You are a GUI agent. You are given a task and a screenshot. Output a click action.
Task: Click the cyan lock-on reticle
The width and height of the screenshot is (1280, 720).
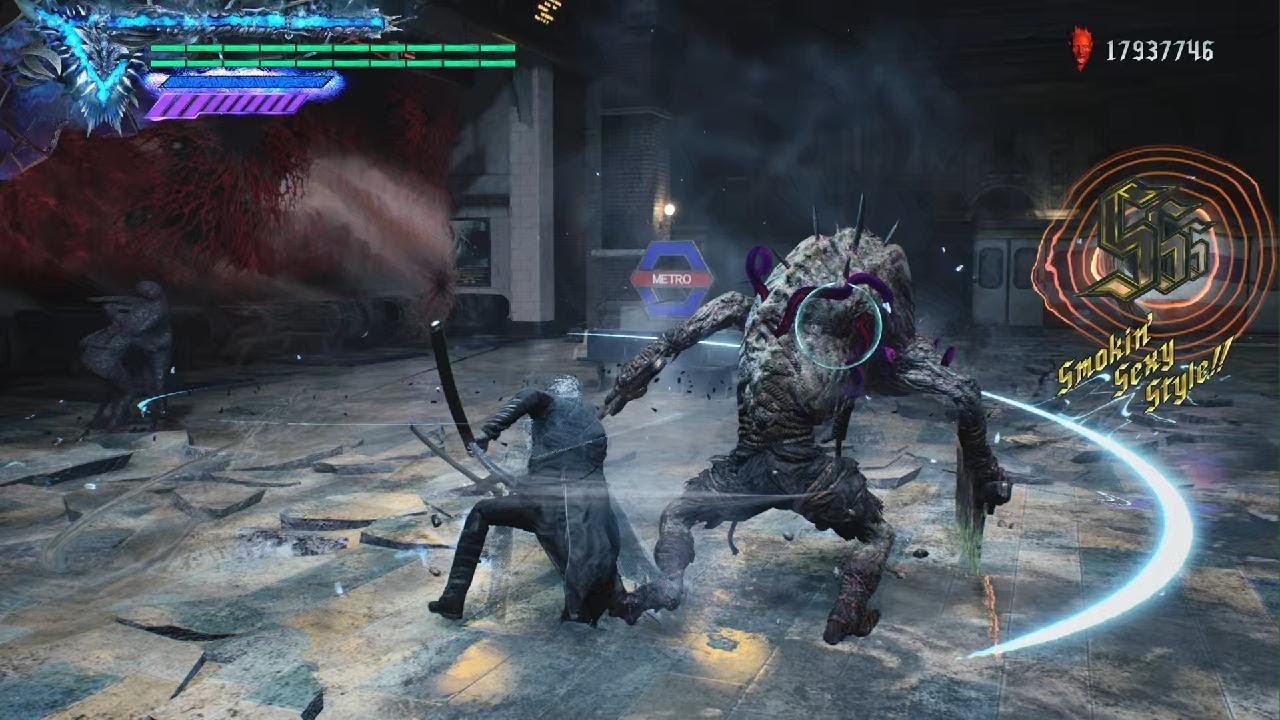pos(838,326)
